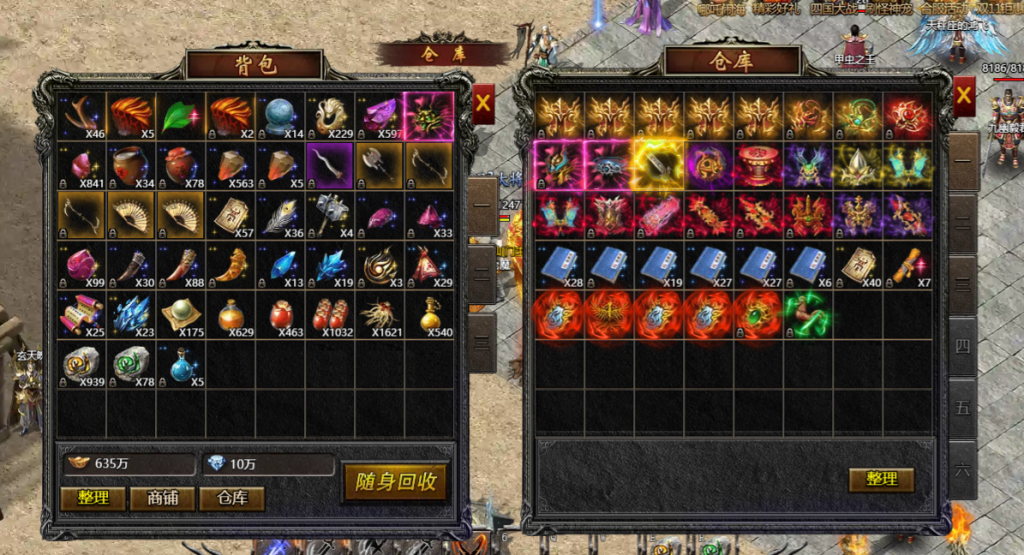The image size is (1024, 555).
Task: Close the 背包 backpack window
Action: click(x=483, y=101)
